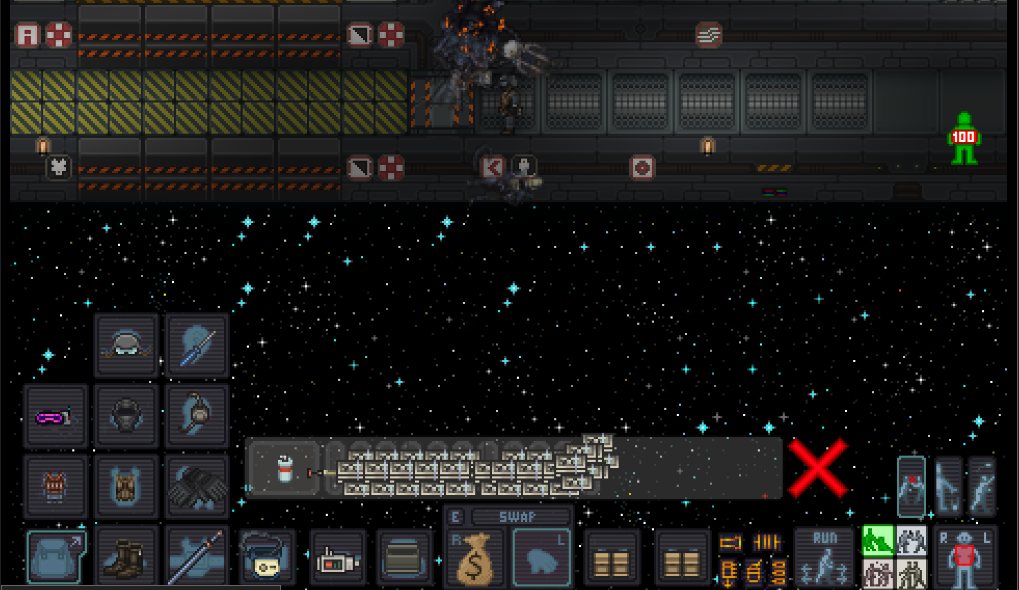Image resolution: width=1019 pixels, height=590 pixels.
Task: Choose the green help intent
Action: coord(877,541)
